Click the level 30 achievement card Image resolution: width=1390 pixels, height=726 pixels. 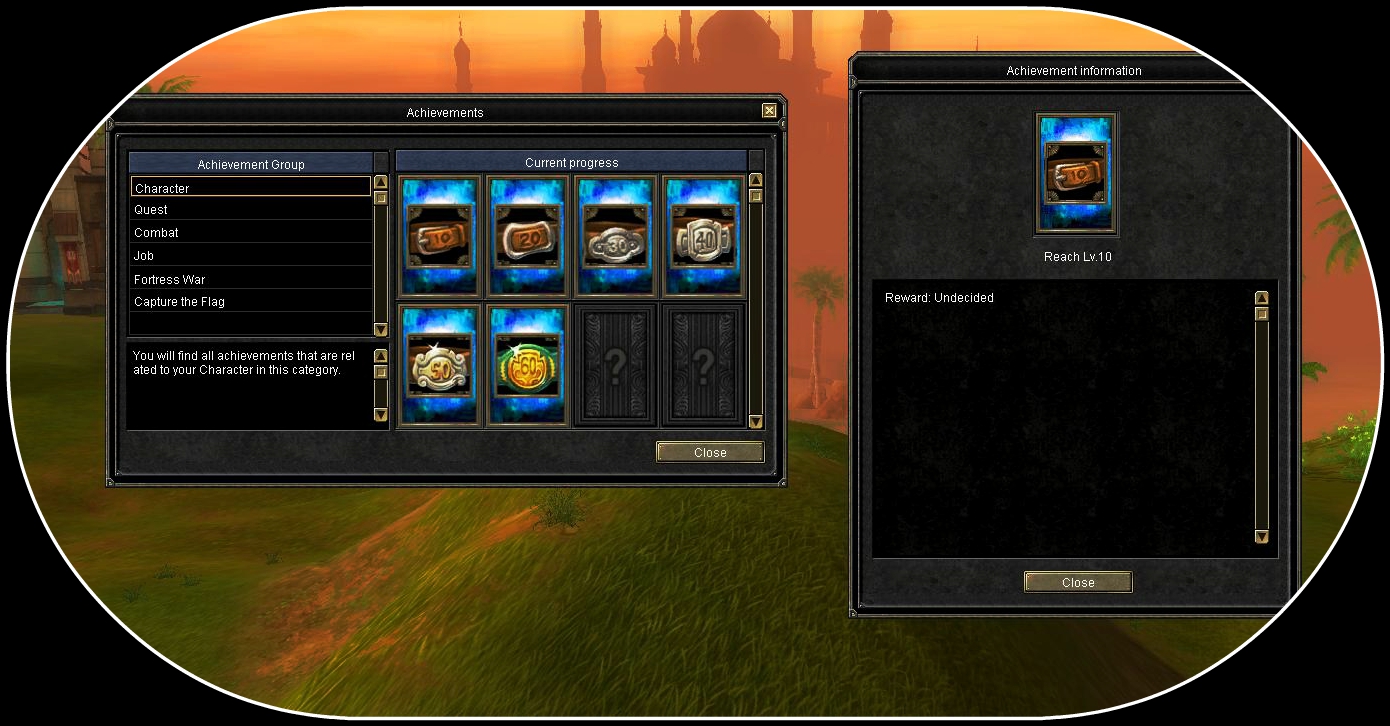pyautogui.click(x=614, y=237)
